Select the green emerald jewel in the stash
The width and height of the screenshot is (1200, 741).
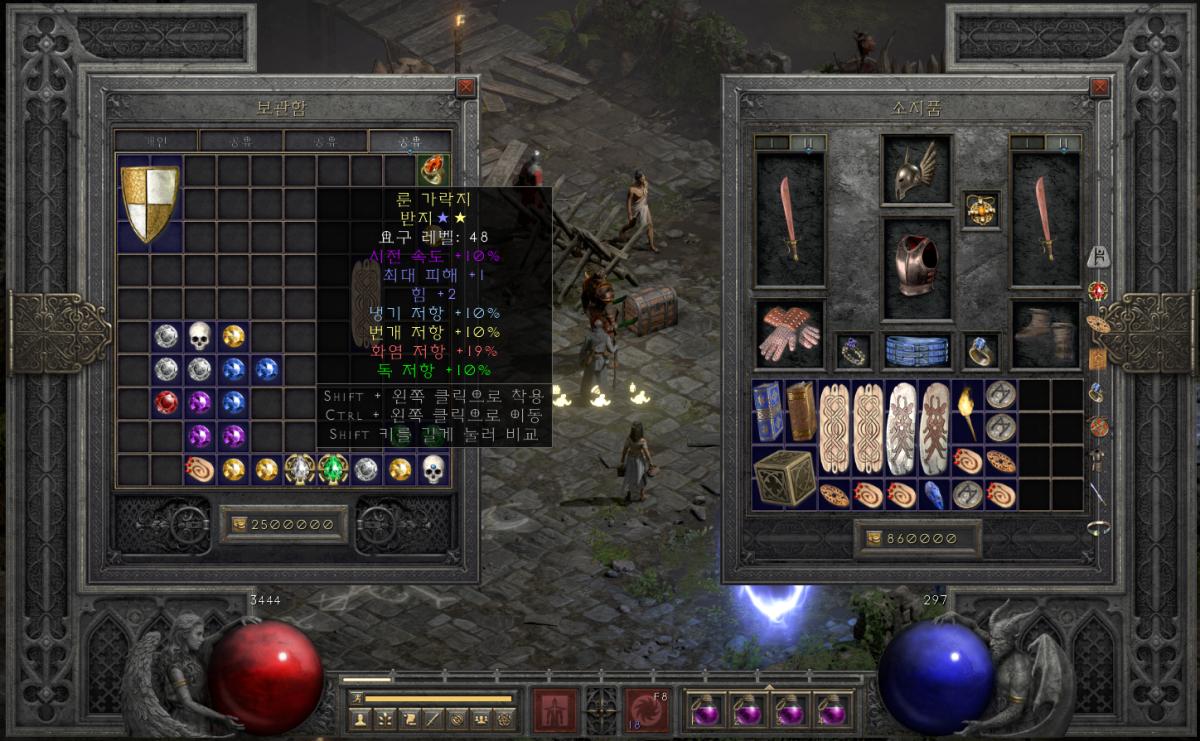[332, 469]
